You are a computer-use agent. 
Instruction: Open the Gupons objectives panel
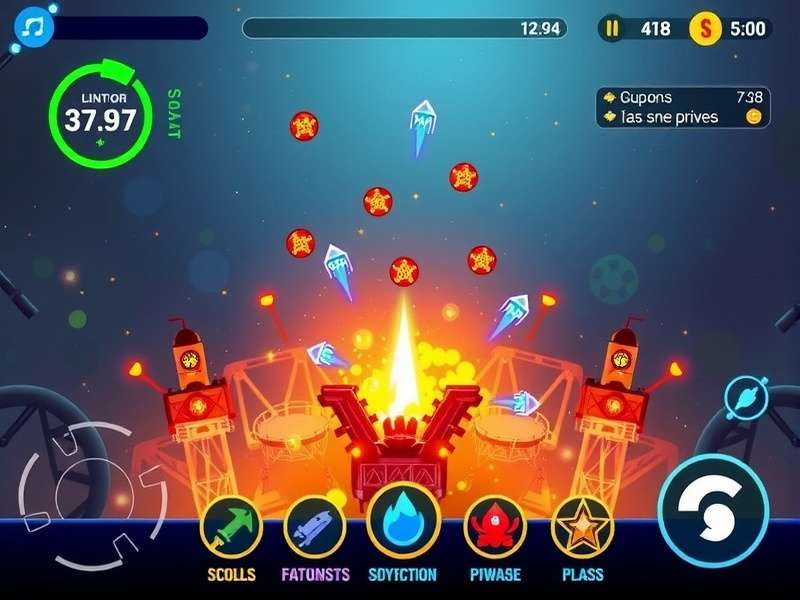point(683,107)
